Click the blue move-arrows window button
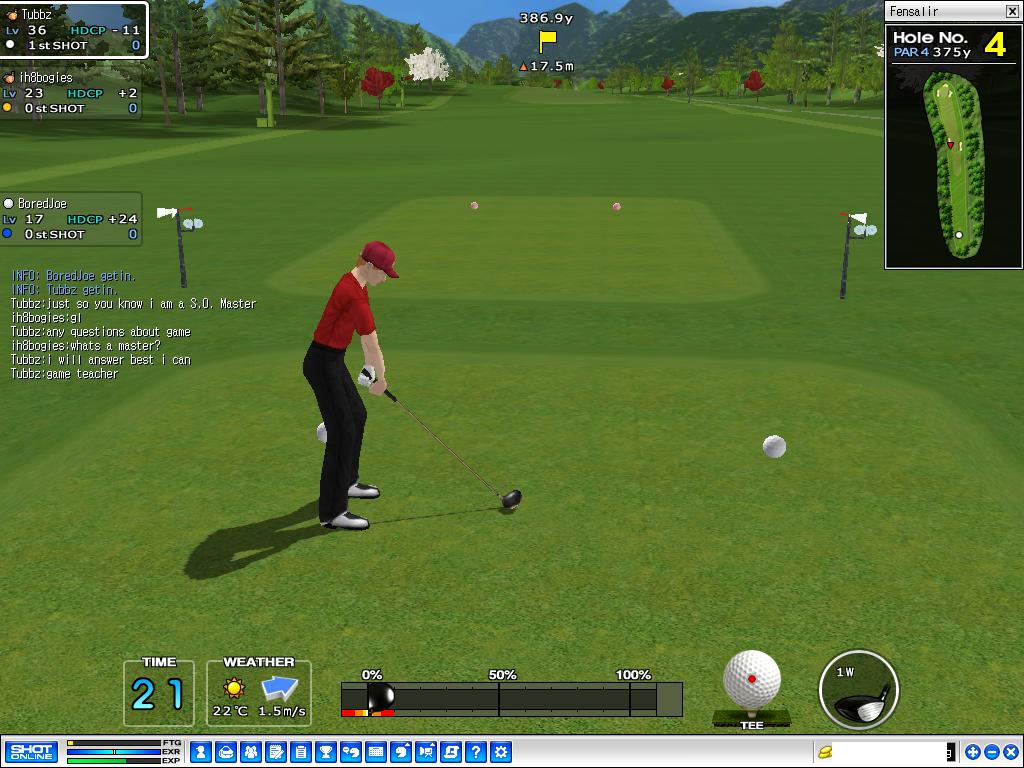Screen dimensions: 1024x768 coord(973,752)
